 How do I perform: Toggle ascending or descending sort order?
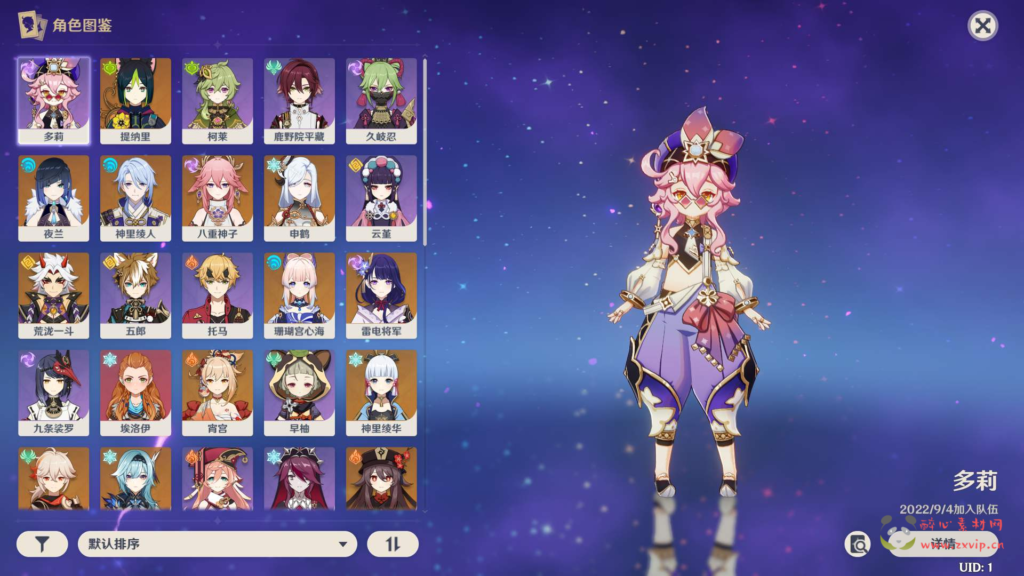(392, 544)
